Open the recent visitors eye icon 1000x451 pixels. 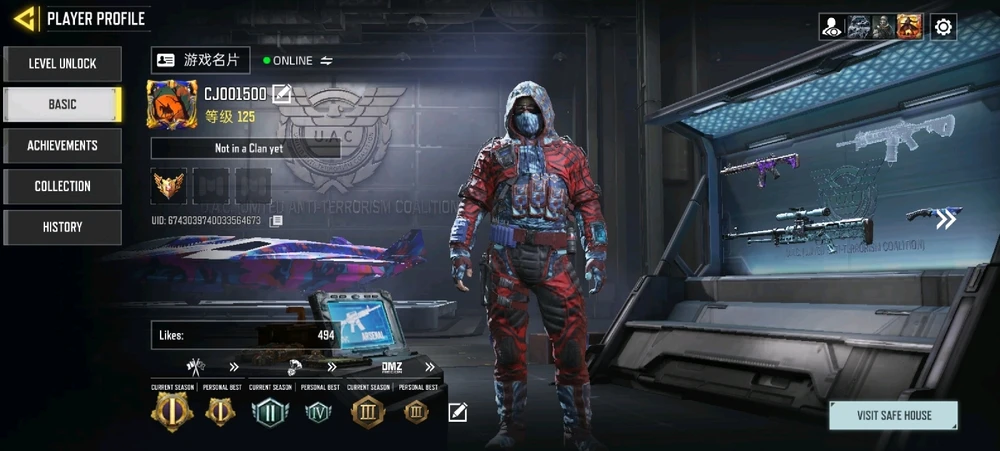[x=832, y=27]
